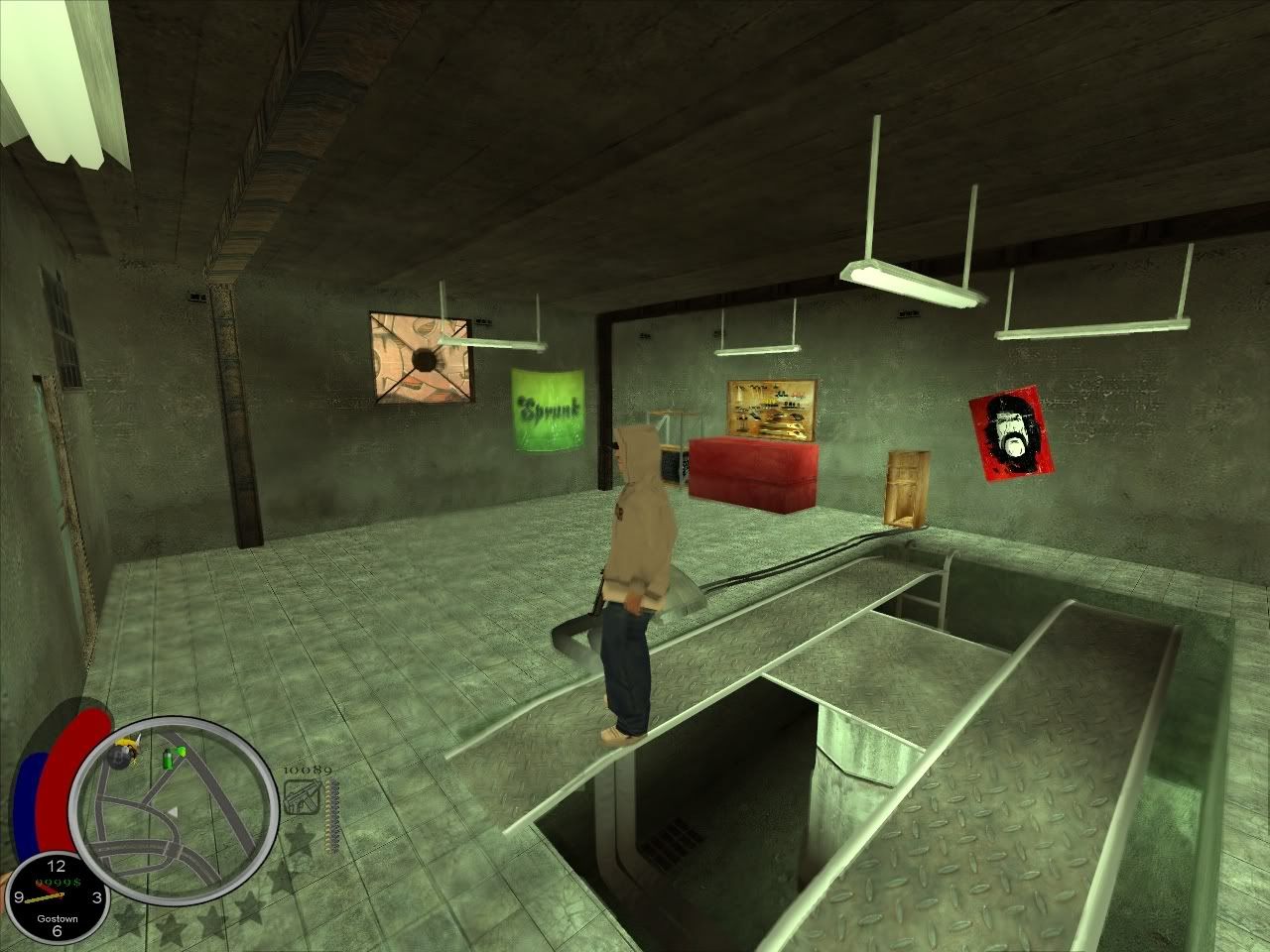Click the clock hand on the Gostown gauge
Image resolution: width=1270 pixels, height=952 pixels.
(44, 892)
